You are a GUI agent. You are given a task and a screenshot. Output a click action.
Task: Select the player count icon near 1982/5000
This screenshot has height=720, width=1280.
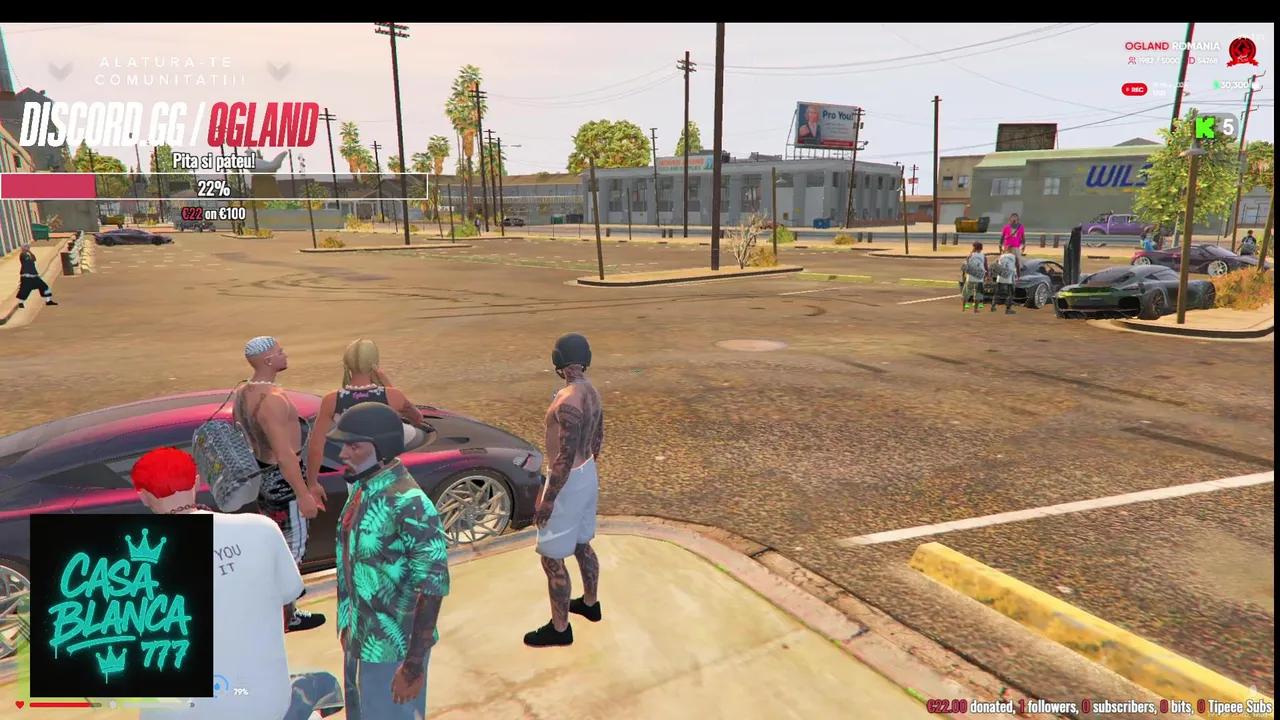(x=1132, y=60)
